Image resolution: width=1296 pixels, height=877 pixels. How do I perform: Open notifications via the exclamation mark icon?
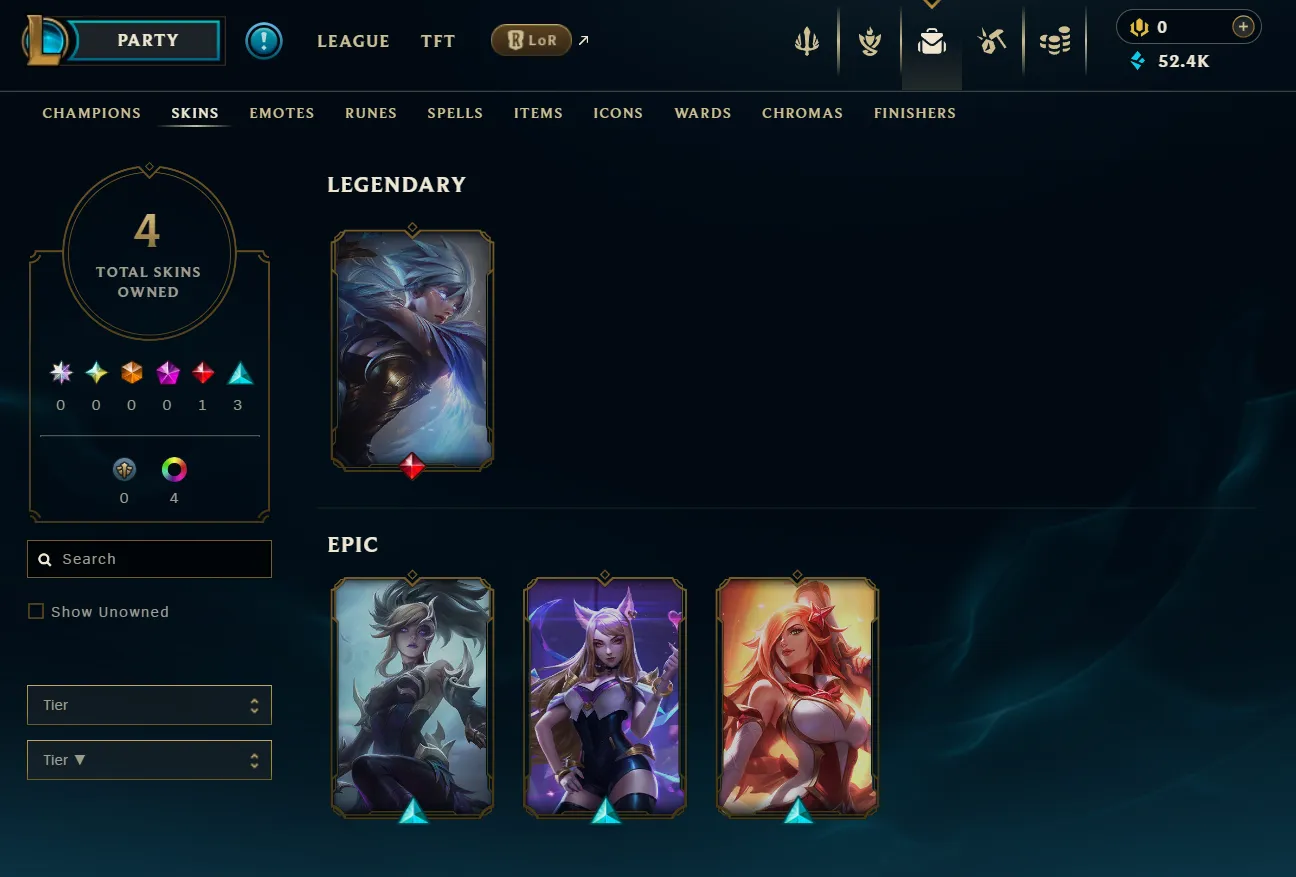click(264, 40)
